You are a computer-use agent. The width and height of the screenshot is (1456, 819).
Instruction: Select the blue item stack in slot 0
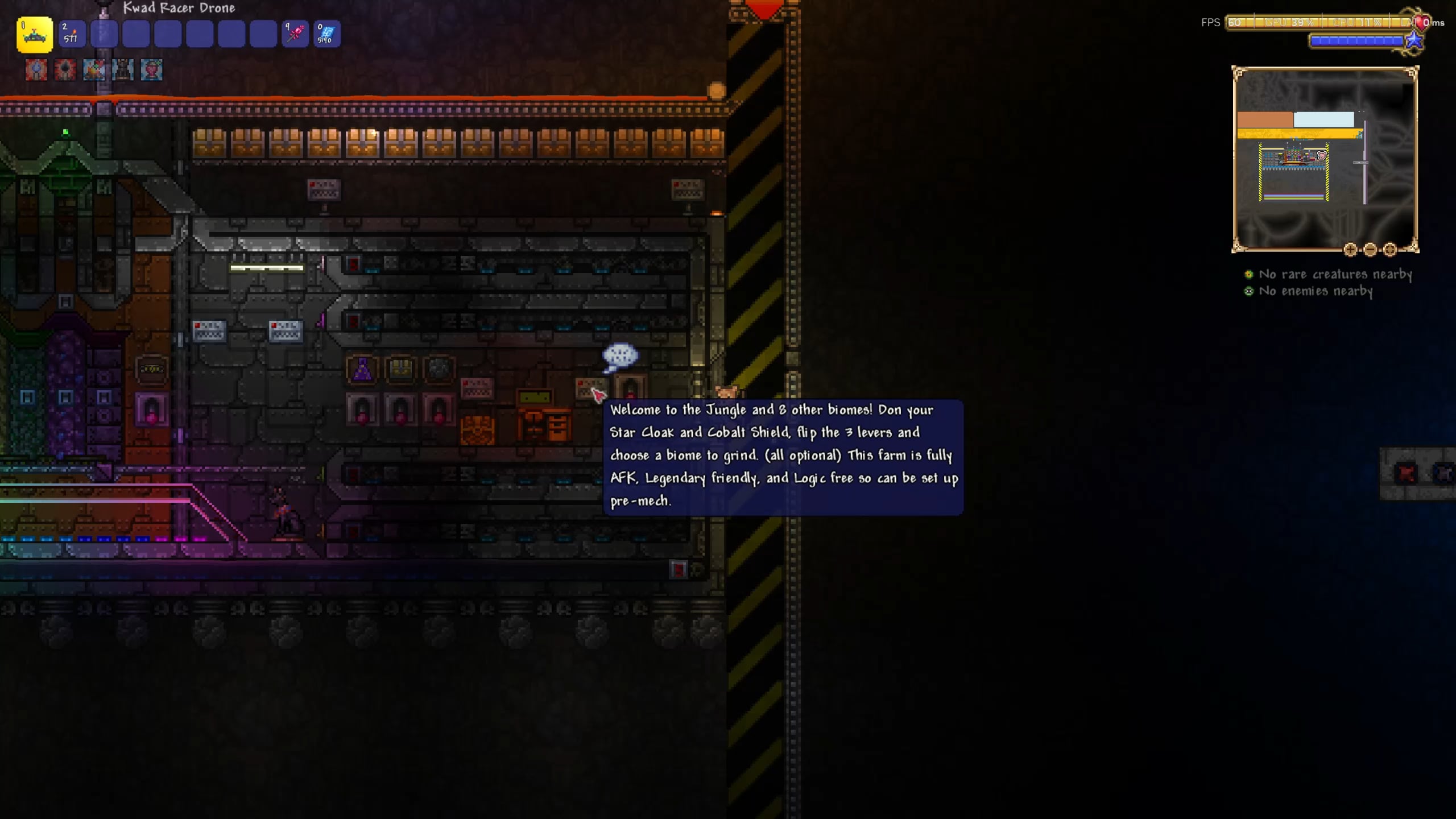click(x=327, y=34)
